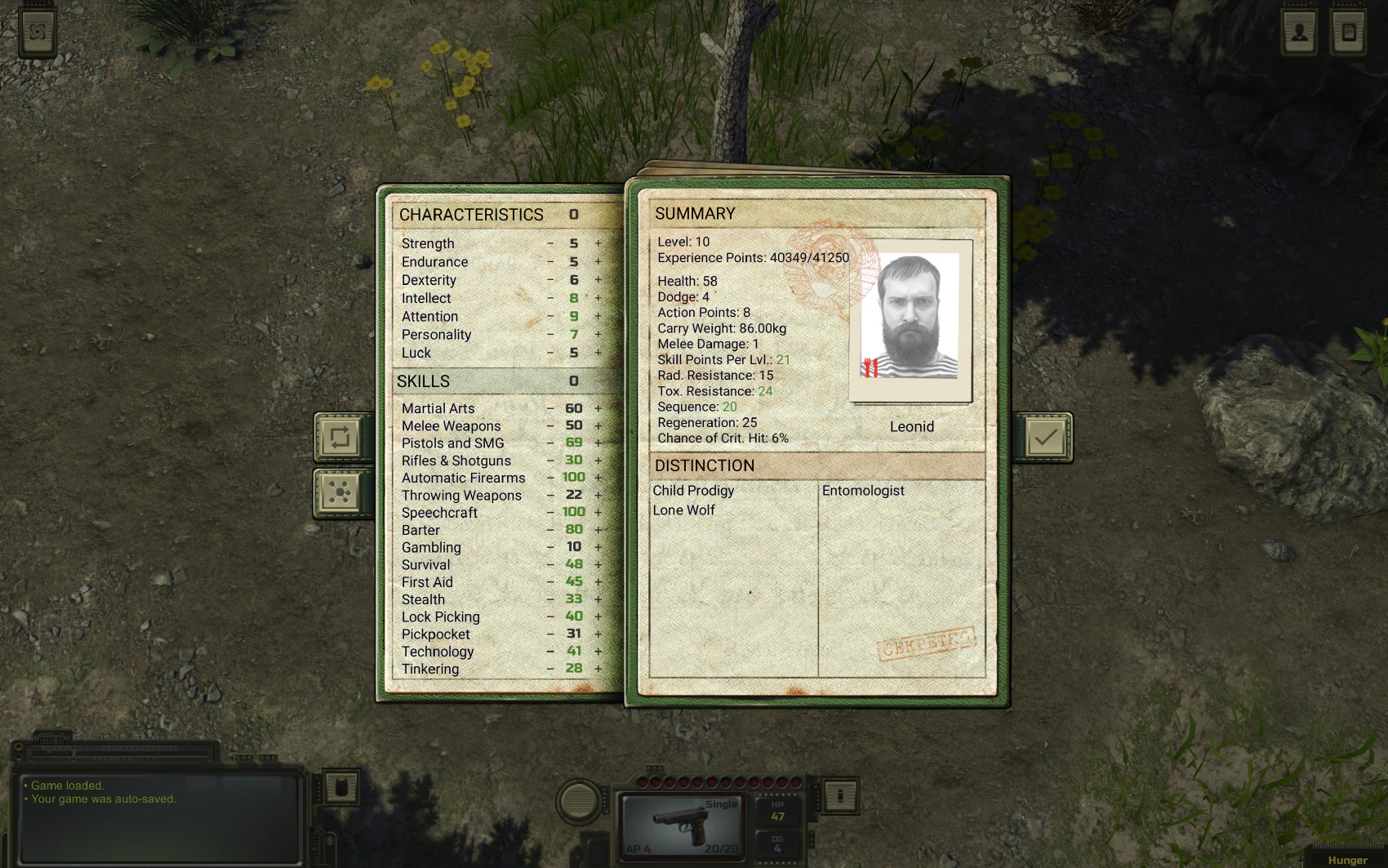Raise the Survival skill value
Viewport: 1388px width, 868px height.
coord(598,564)
